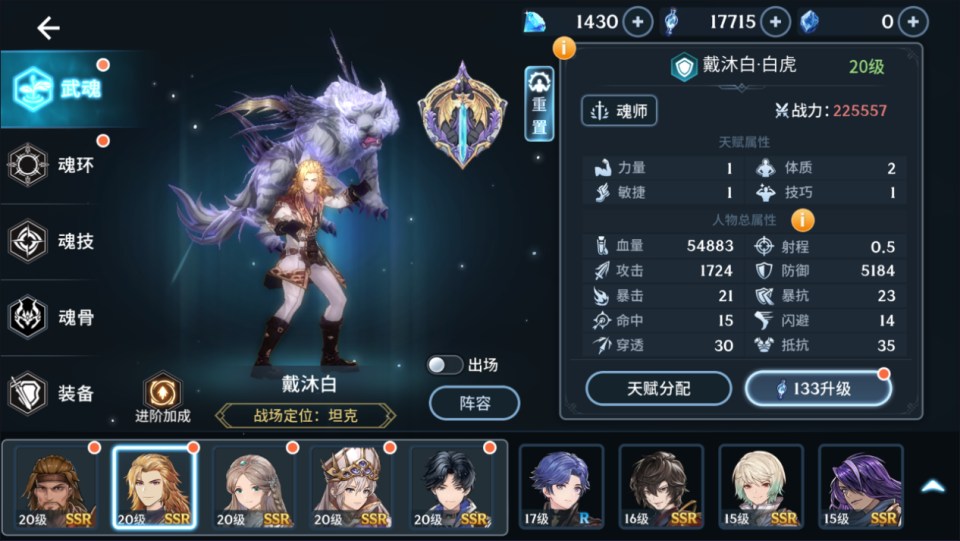Expand the hero list with up arrow
Screen dimensions: 960x541
[932, 486]
